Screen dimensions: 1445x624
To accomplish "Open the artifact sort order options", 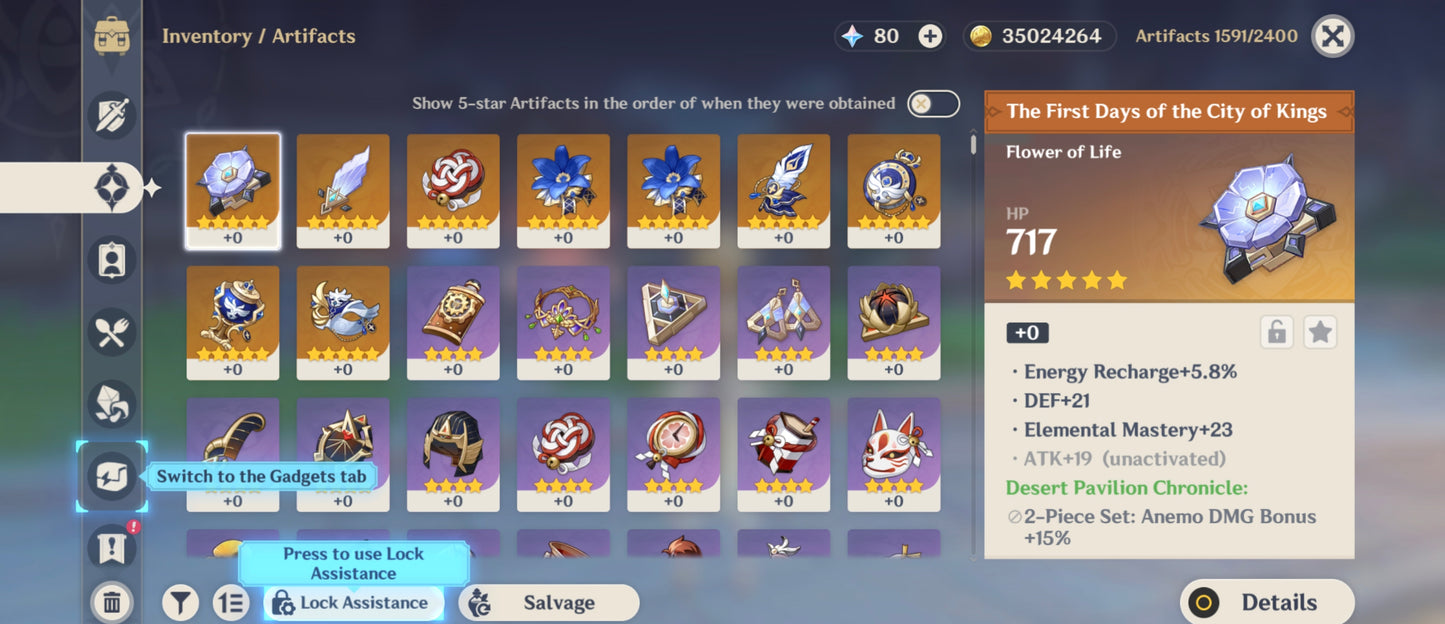I will point(231,602).
